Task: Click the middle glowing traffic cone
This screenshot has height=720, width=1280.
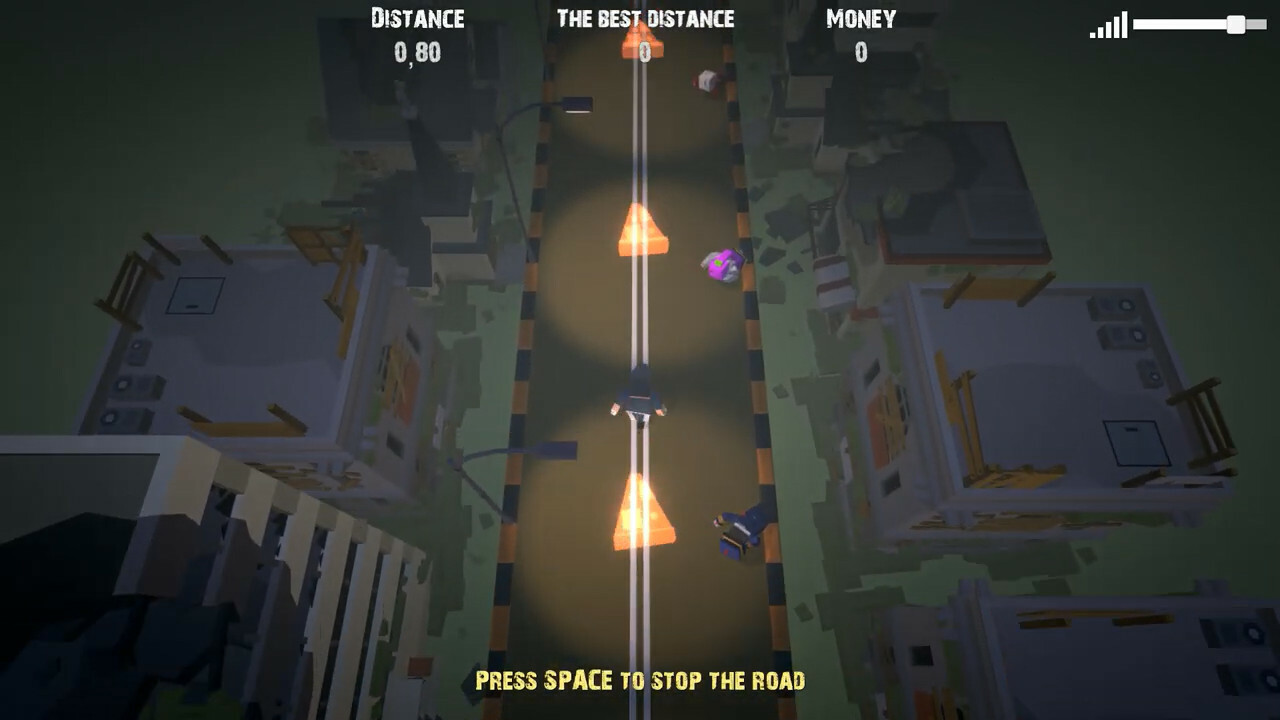Action: click(x=640, y=232)
